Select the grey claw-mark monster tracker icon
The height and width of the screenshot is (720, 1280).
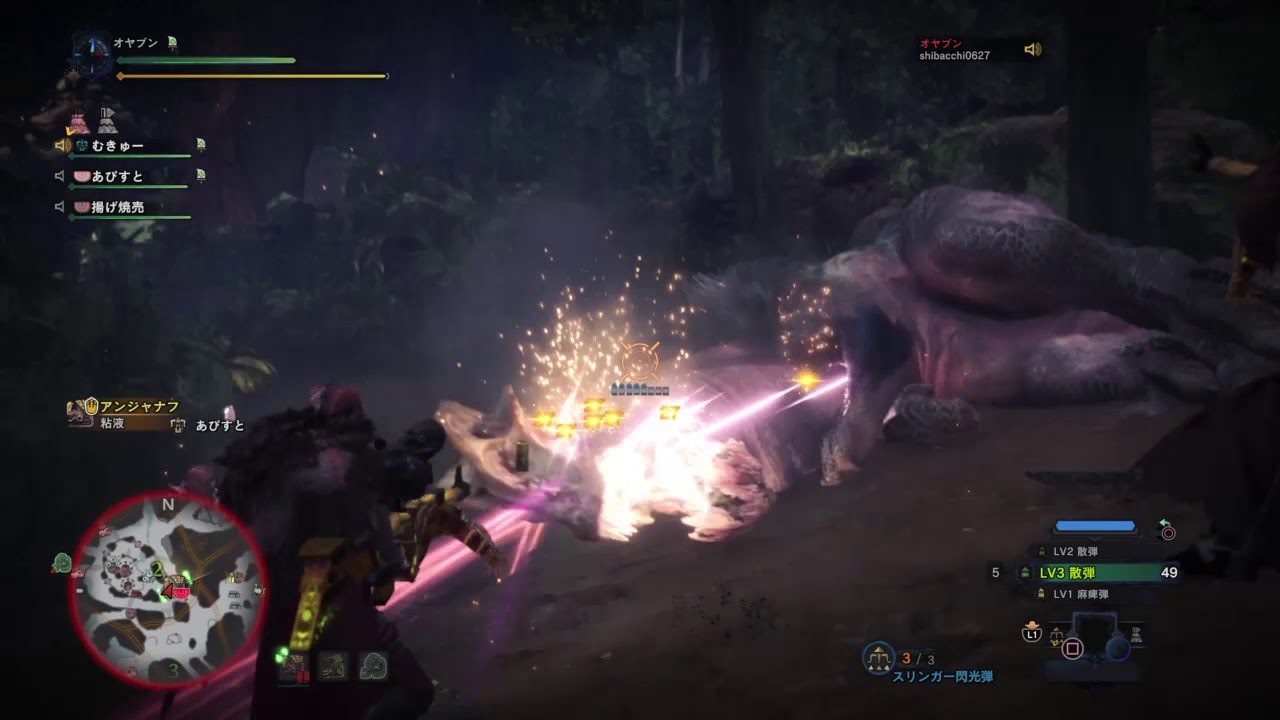tap(333, 667)
